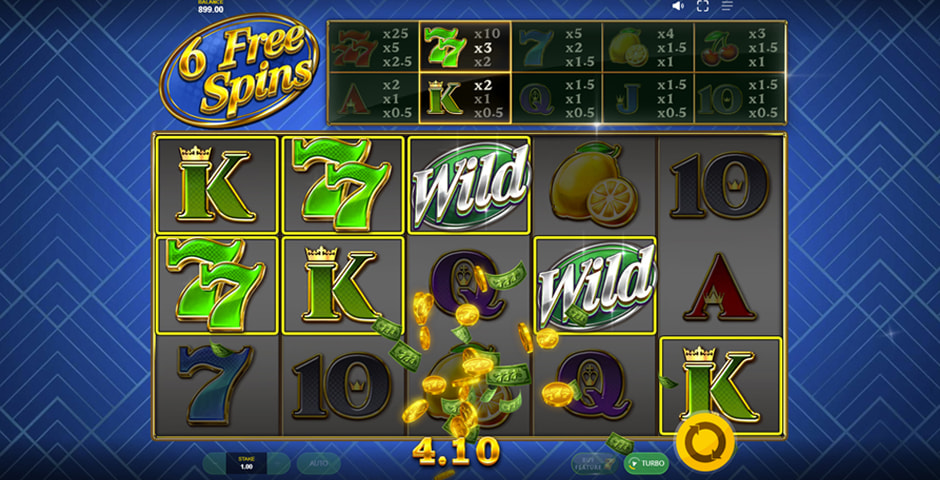Image resolution: width=940 pixels, height=480 pixels.
Task: Open the Stake selector
Action: tap(246, 463)
